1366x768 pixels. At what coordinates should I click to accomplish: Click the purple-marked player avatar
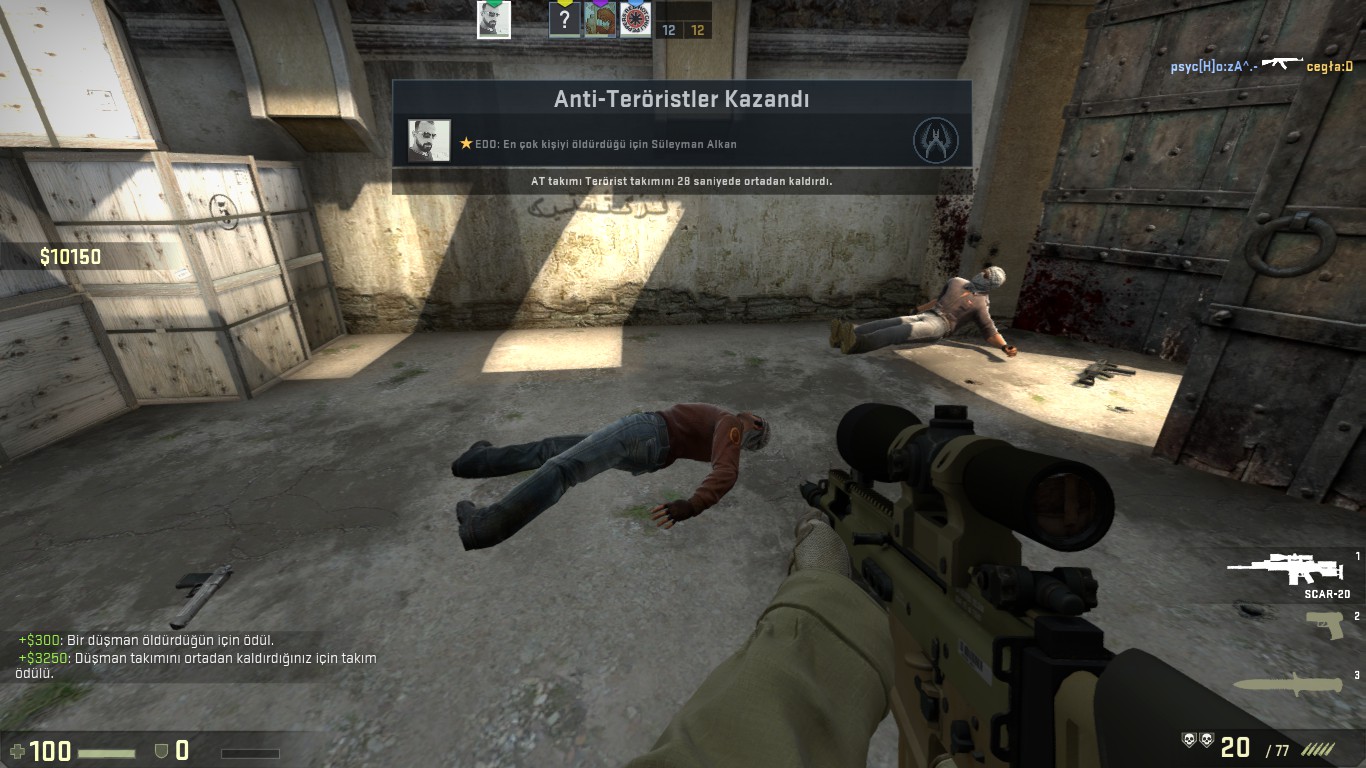(x=600, y=20)
